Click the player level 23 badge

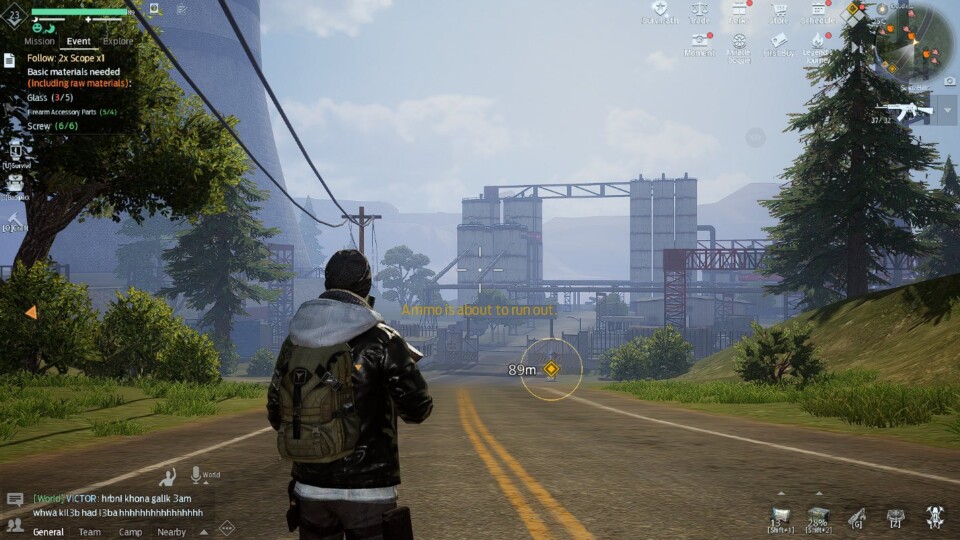coord(15,15)
